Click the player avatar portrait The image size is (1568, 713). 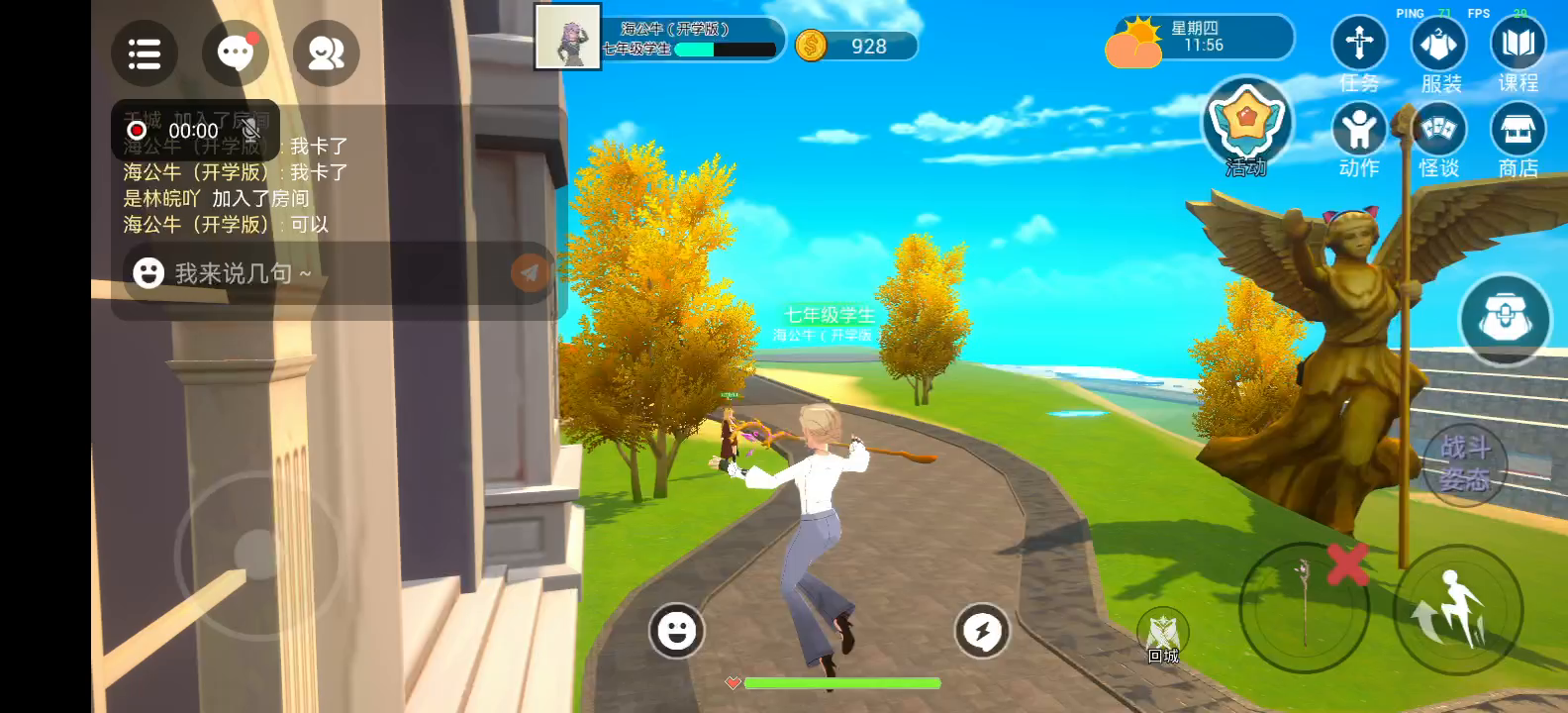click(x=567, y=38)
